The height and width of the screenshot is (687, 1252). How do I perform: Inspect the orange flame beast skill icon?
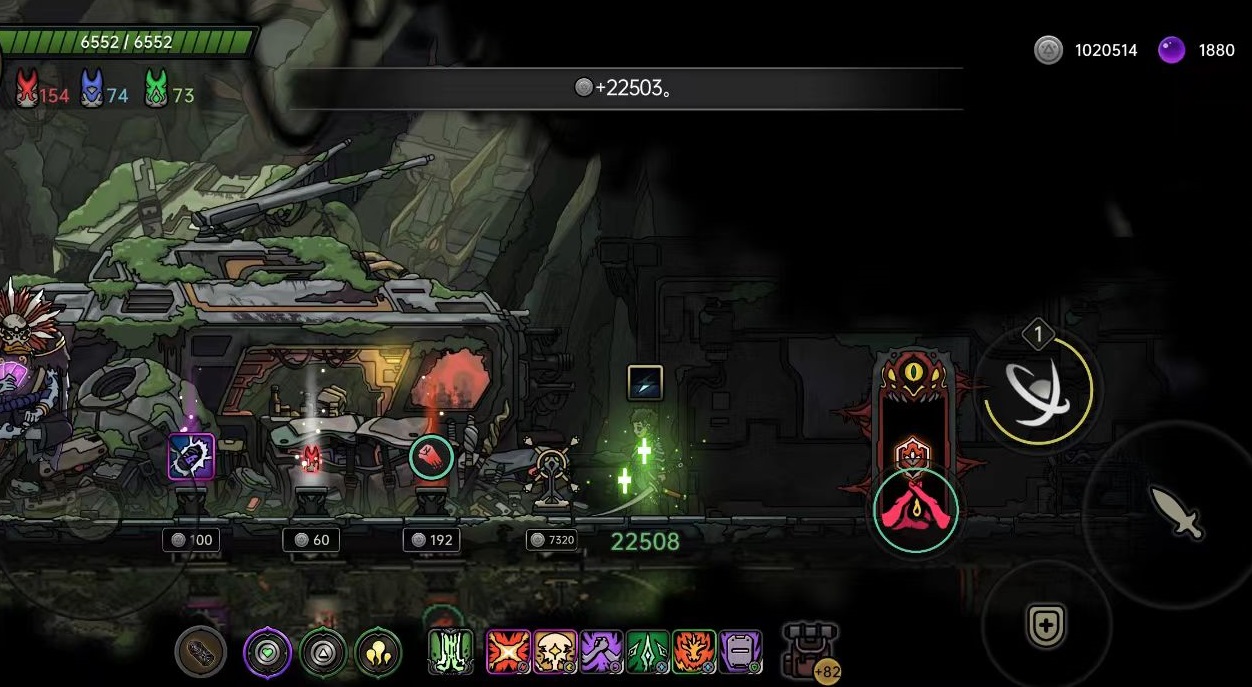click(x=694, y=652)
